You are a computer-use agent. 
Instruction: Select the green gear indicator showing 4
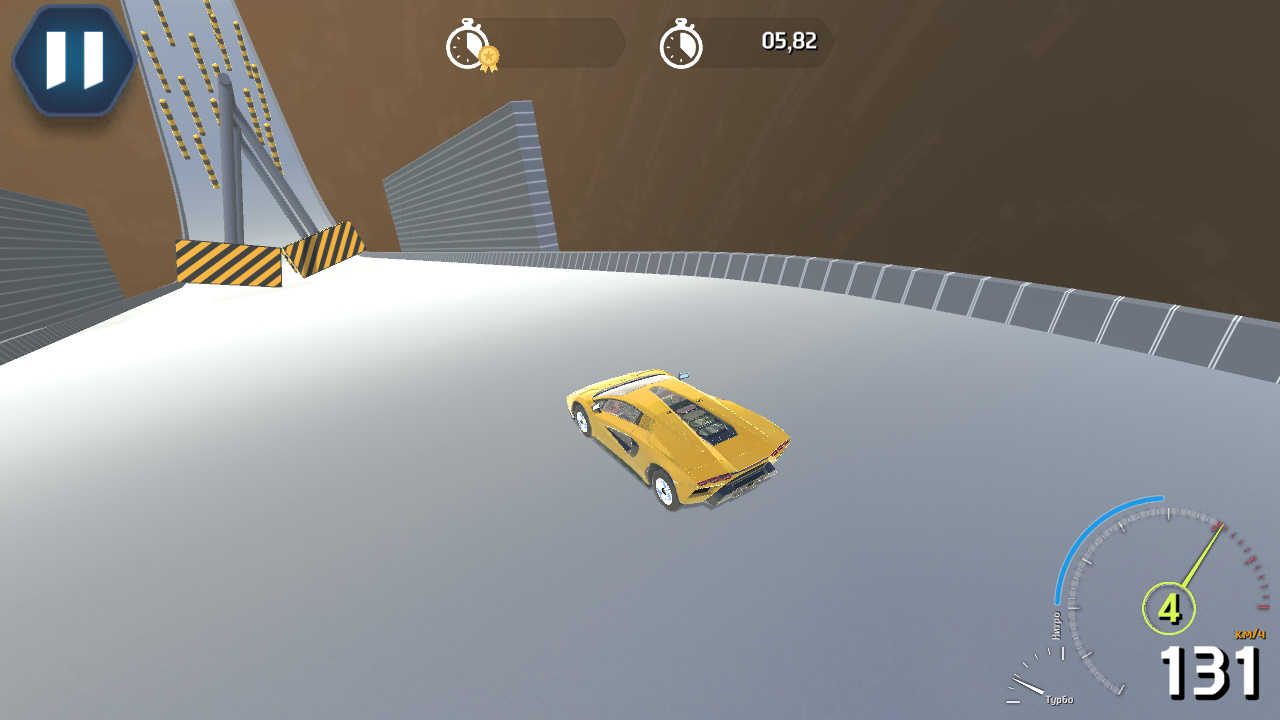point(1167,606)
